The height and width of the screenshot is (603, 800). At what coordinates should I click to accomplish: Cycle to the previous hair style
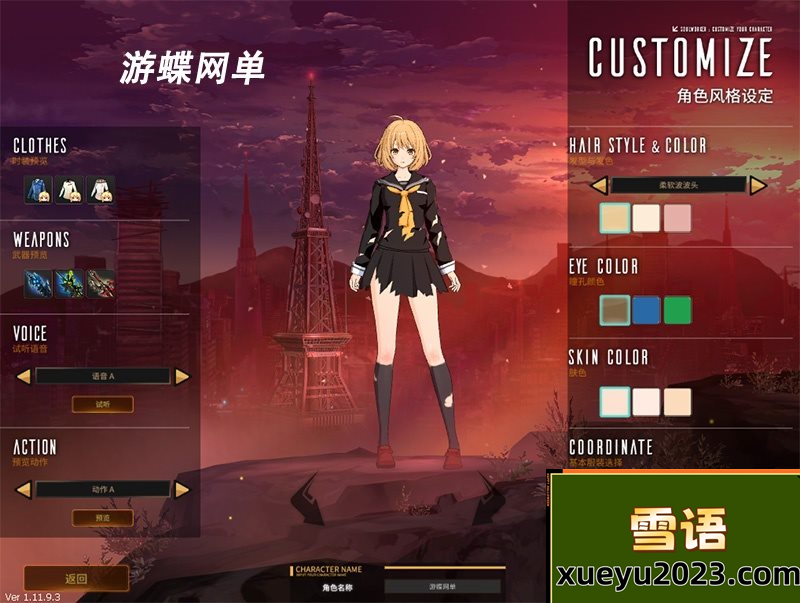(599, 185)
